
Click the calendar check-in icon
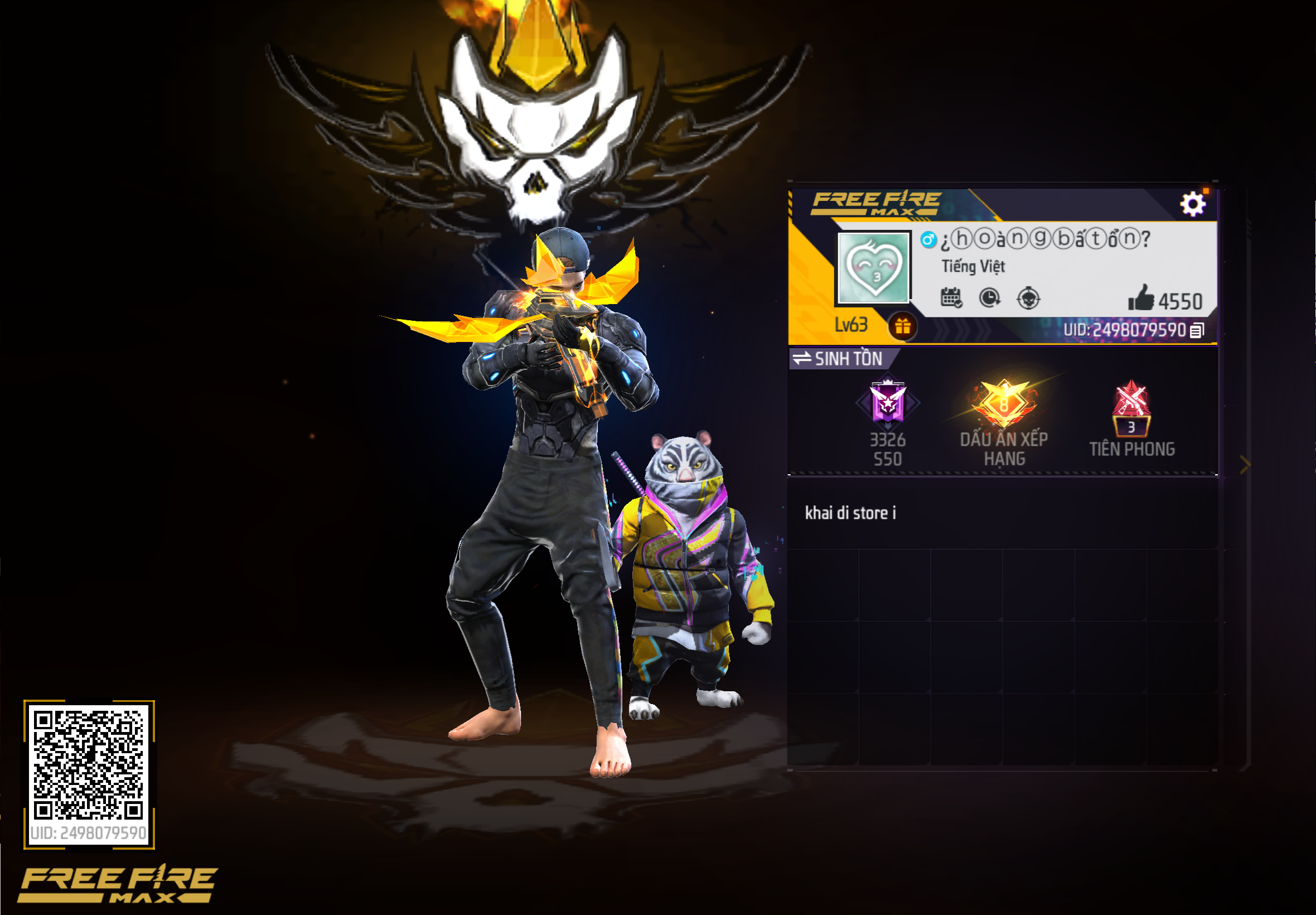[x=951, y=298]
